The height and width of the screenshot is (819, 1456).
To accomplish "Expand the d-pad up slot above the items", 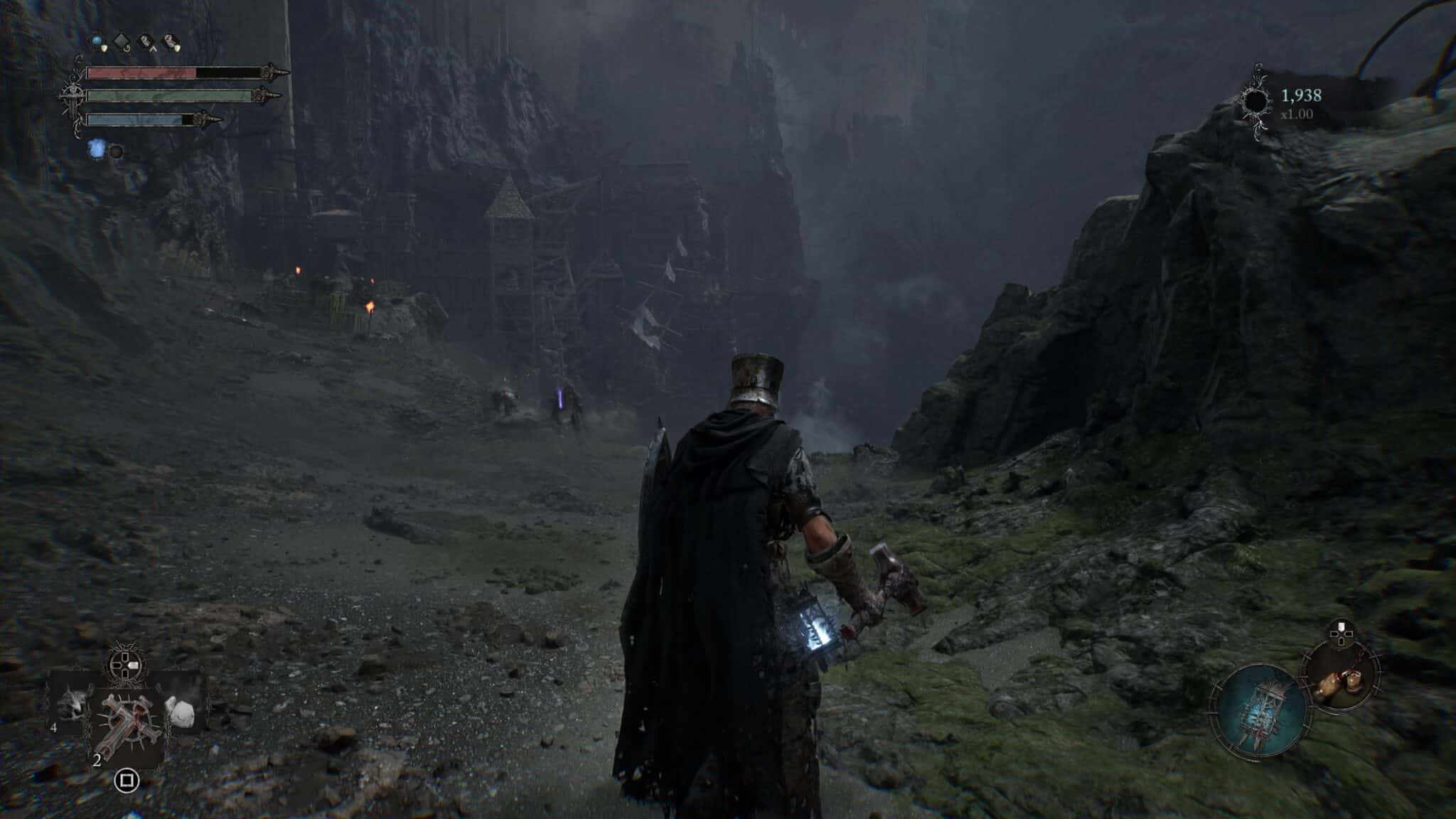I will click(124, 657).
